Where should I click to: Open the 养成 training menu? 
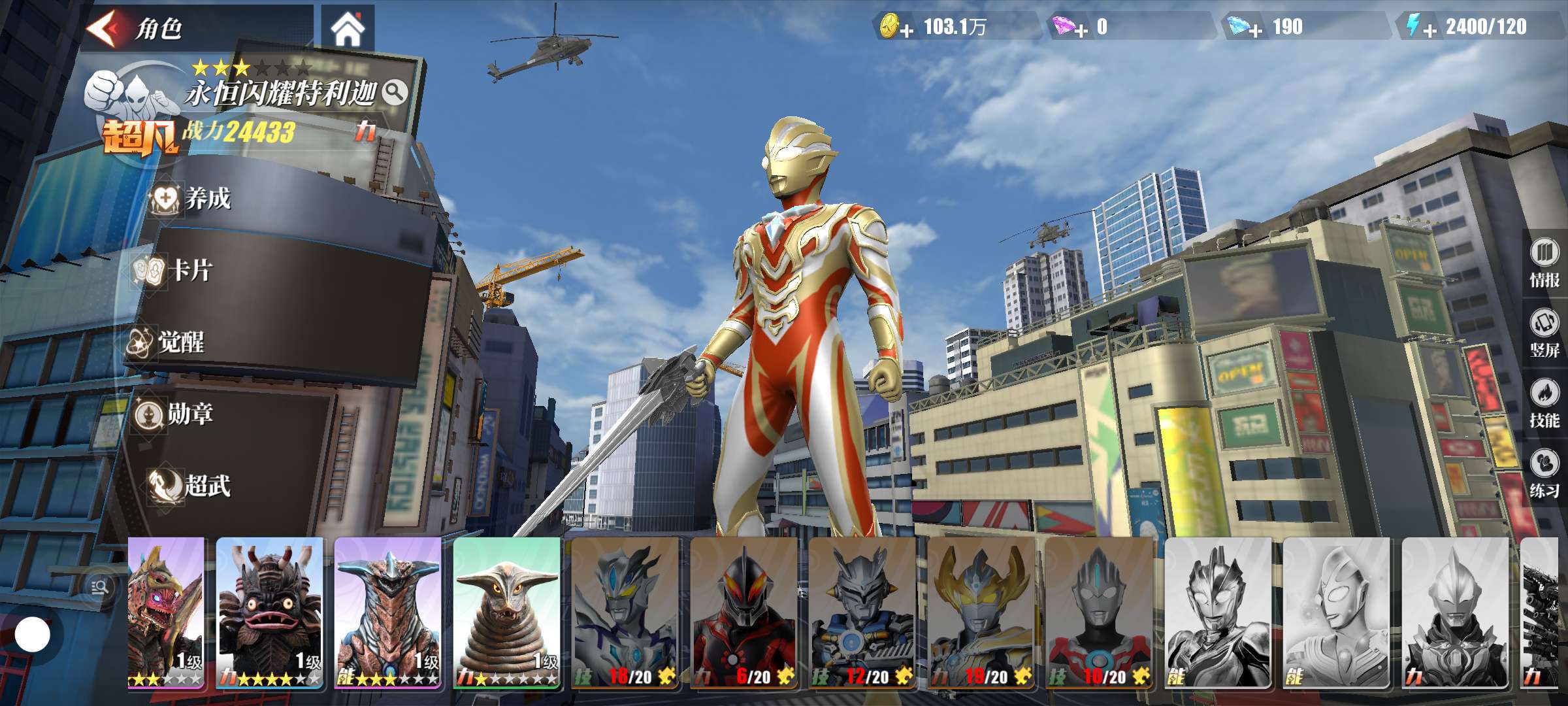(x=193, y=198)
